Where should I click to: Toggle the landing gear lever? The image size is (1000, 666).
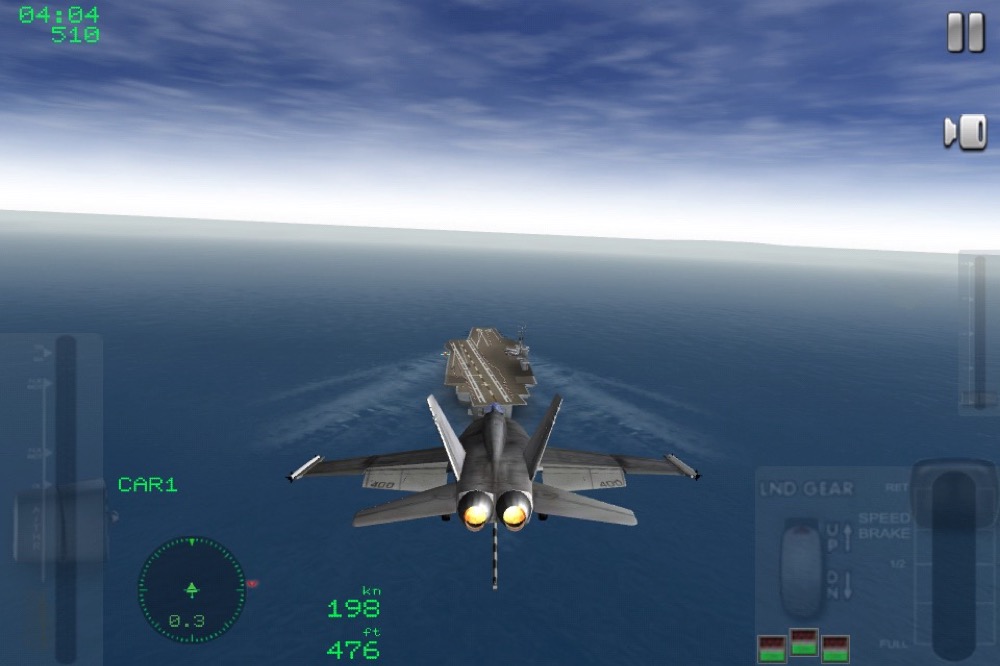click(800, 567)
